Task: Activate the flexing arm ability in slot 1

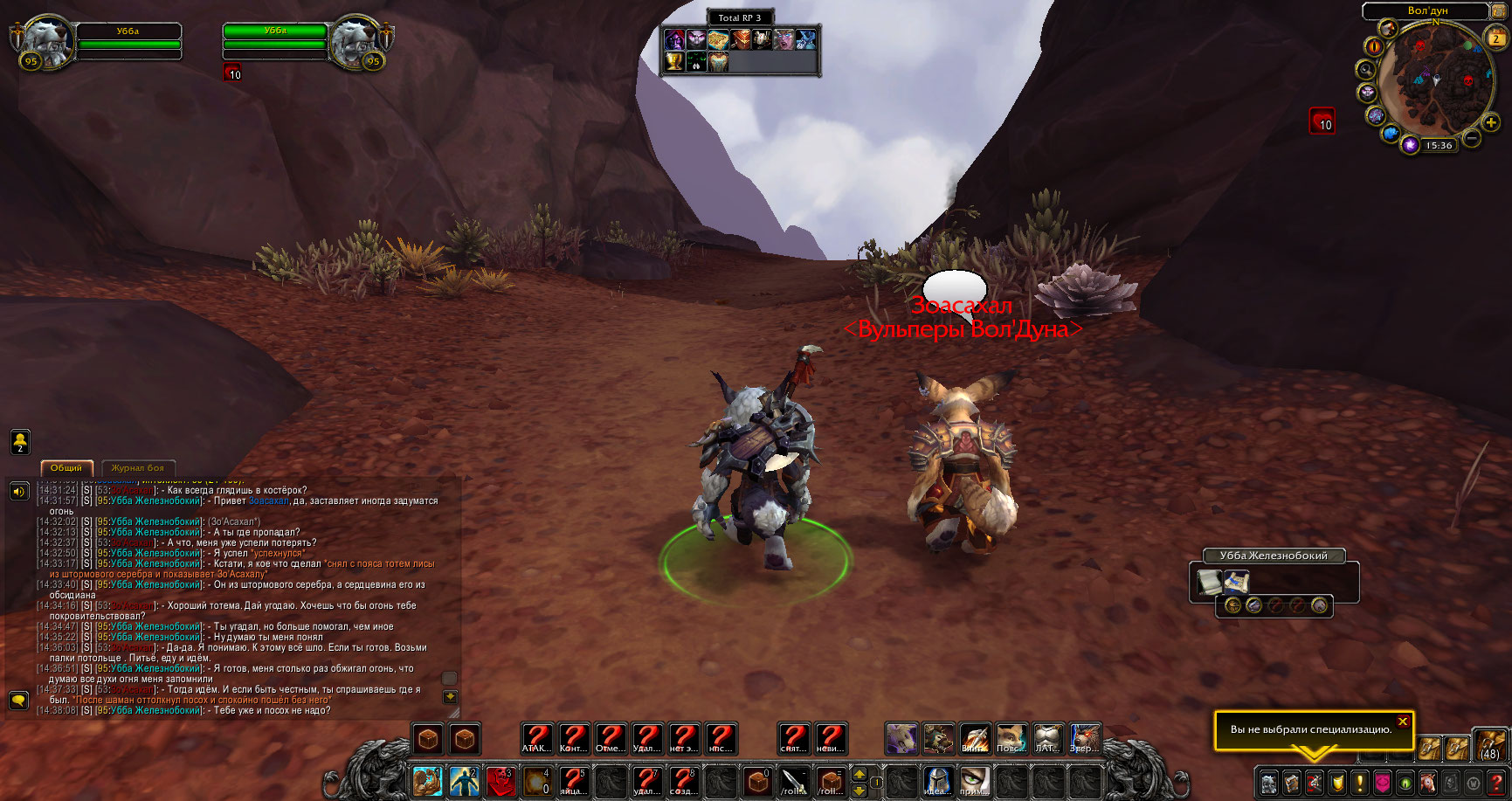Action: coord(427,781)
